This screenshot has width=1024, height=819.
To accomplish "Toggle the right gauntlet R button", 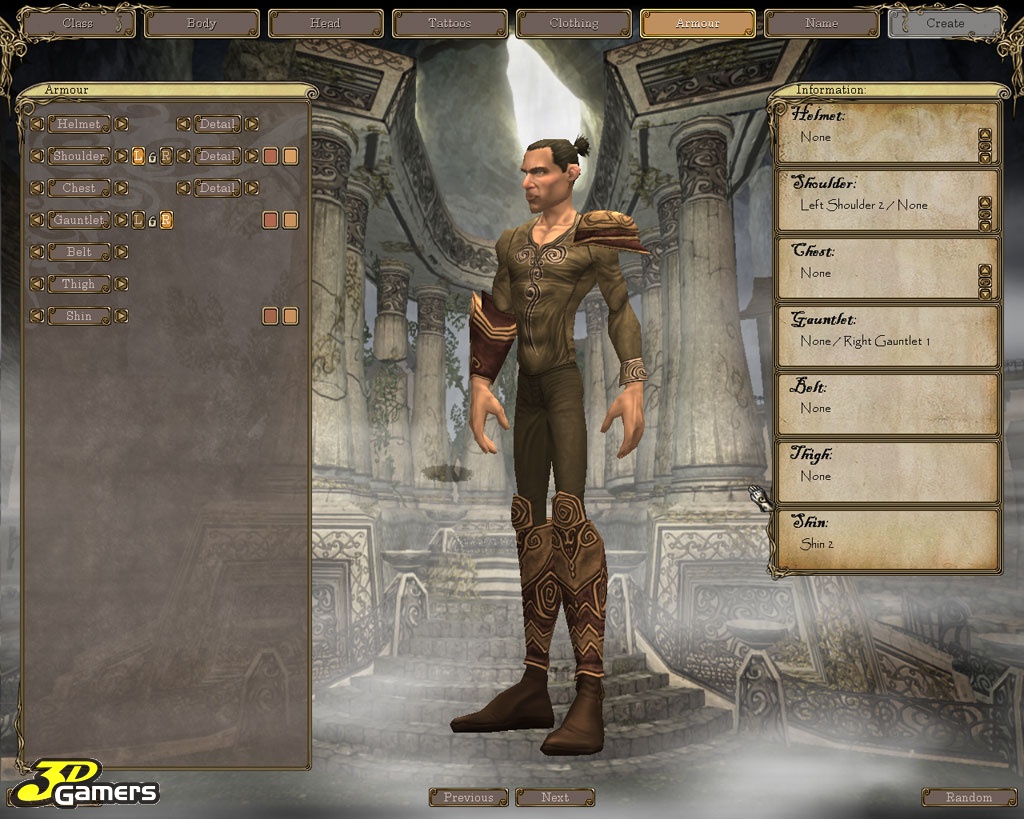I will tap(166, 220).
